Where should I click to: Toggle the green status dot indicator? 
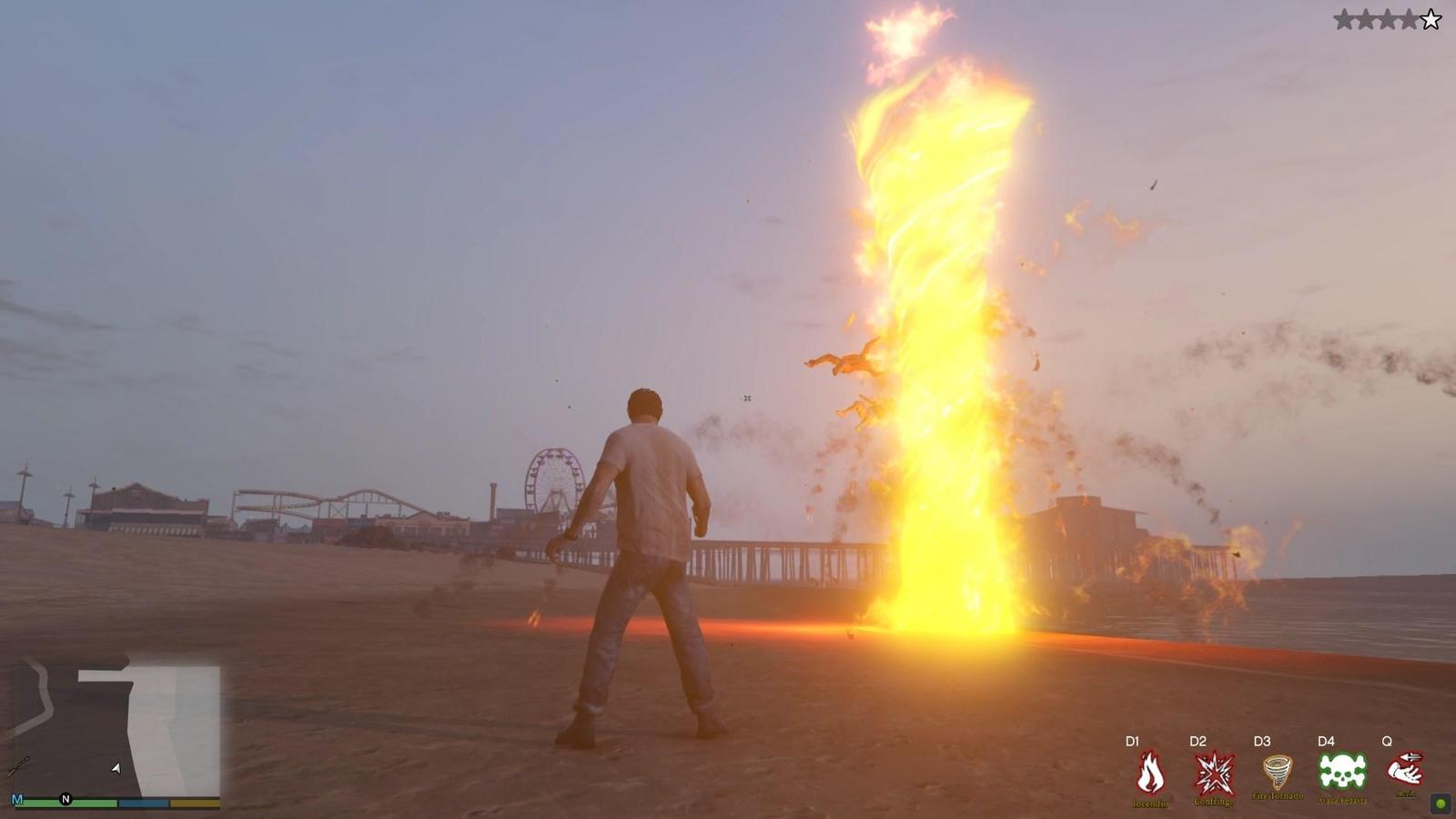pyautogui.click(x=1441, y=803)
